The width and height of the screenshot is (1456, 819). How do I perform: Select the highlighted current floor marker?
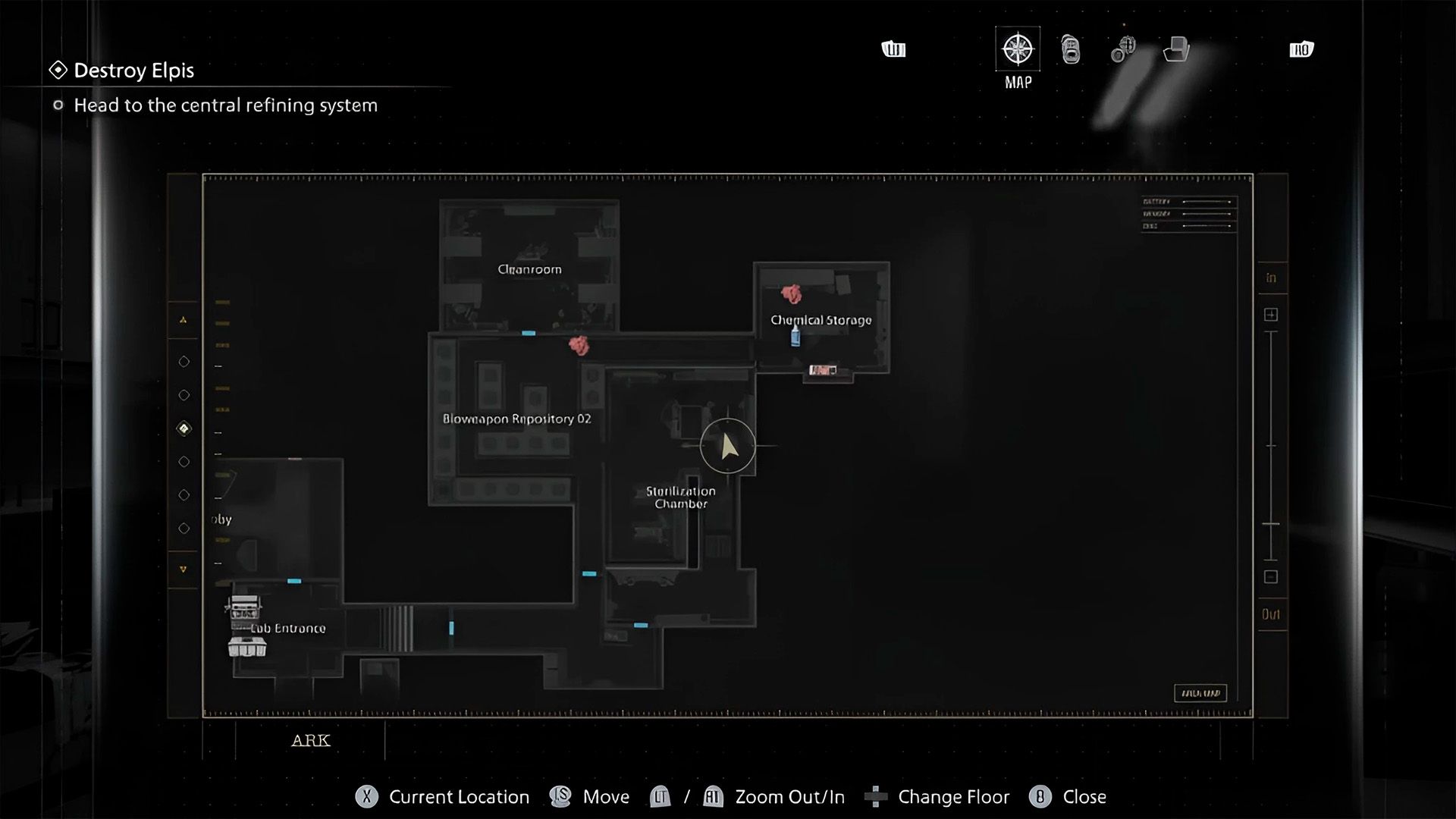tap(184, 428)
